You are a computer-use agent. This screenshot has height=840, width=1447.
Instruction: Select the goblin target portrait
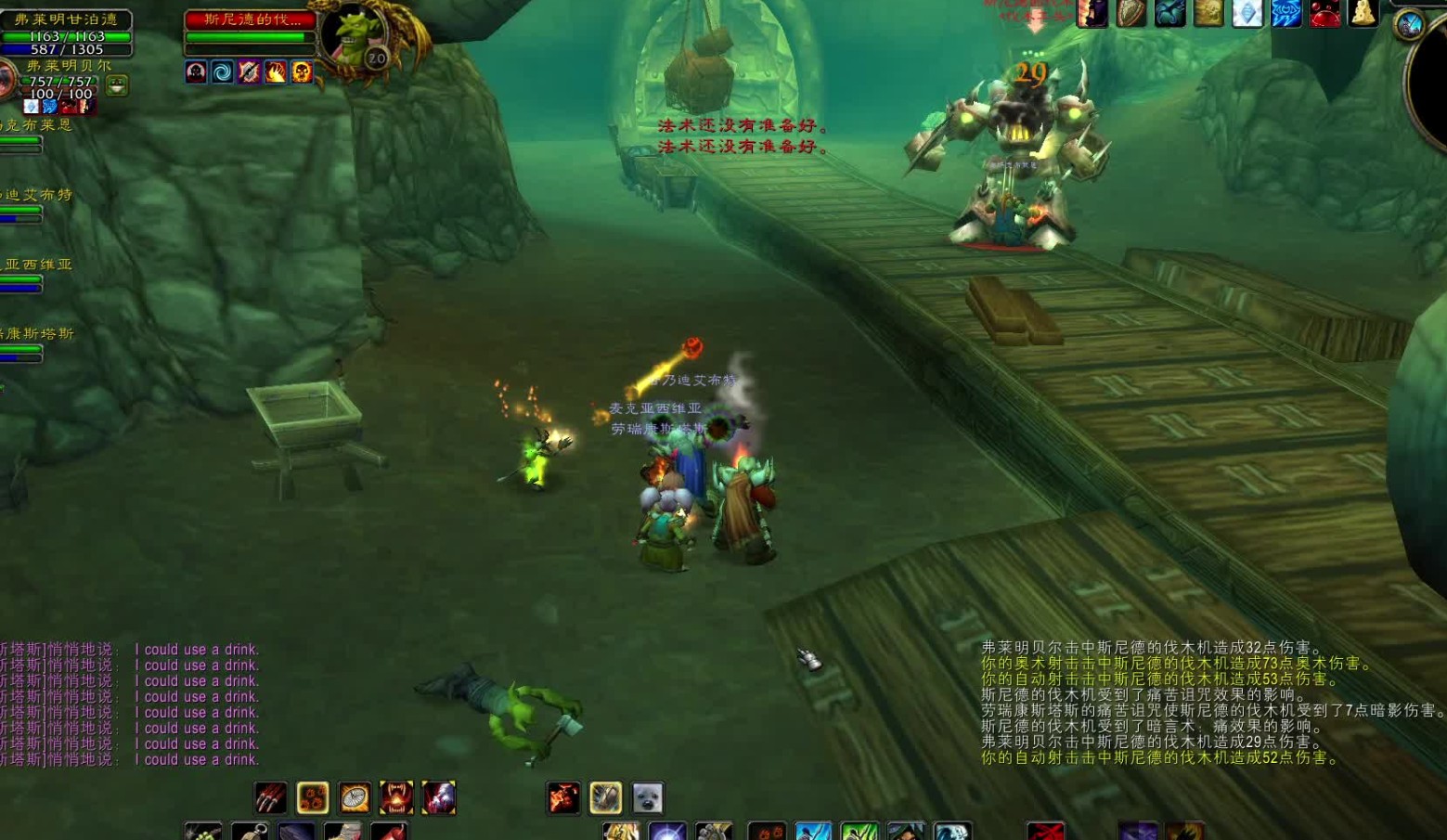[351, 37]
